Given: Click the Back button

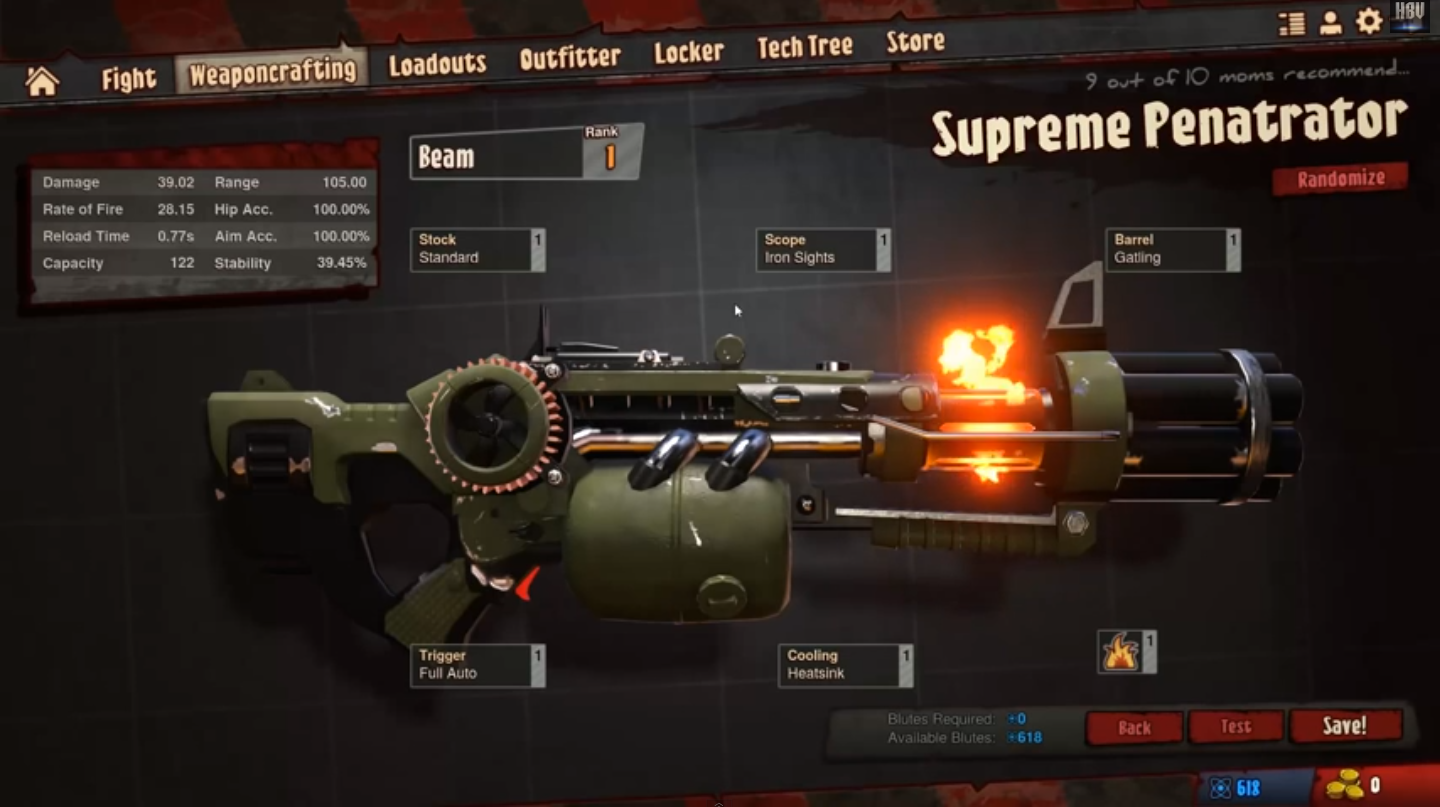Looking at the screenshot, I should pyautogui.click(x=1134, y=728).
